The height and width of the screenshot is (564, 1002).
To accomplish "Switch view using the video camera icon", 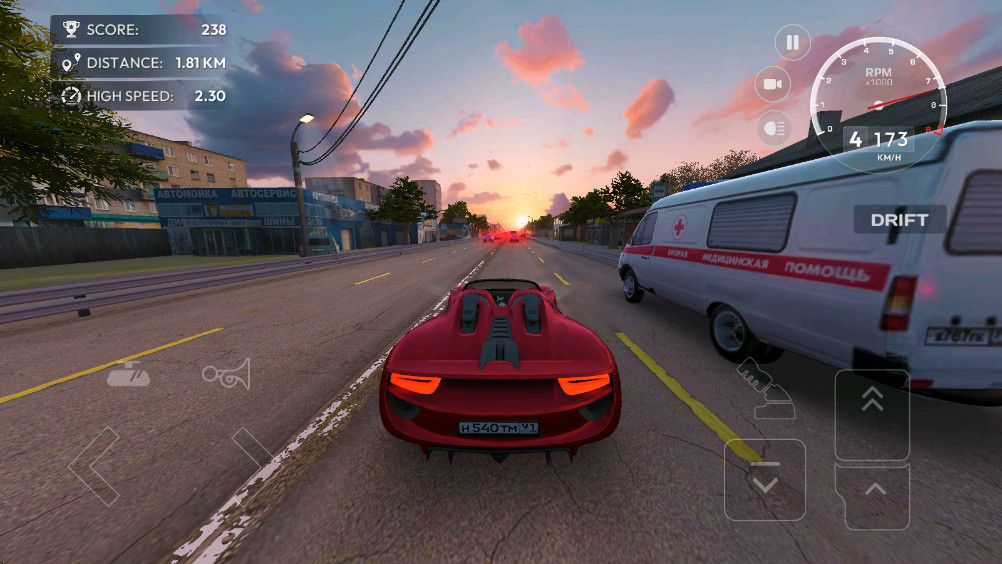I will point(772,84).
